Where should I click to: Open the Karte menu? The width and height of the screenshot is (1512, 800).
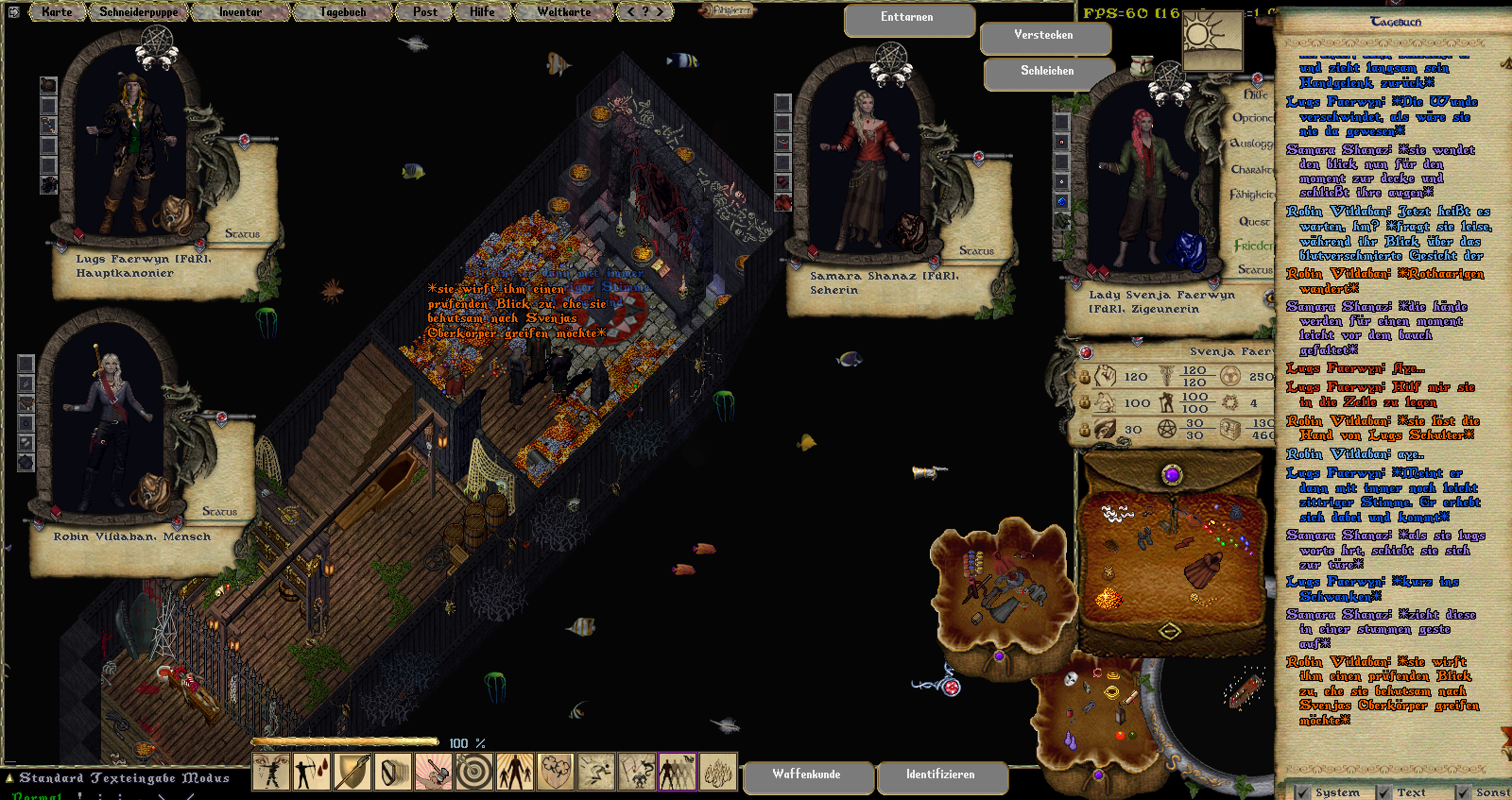coord(57,12)
